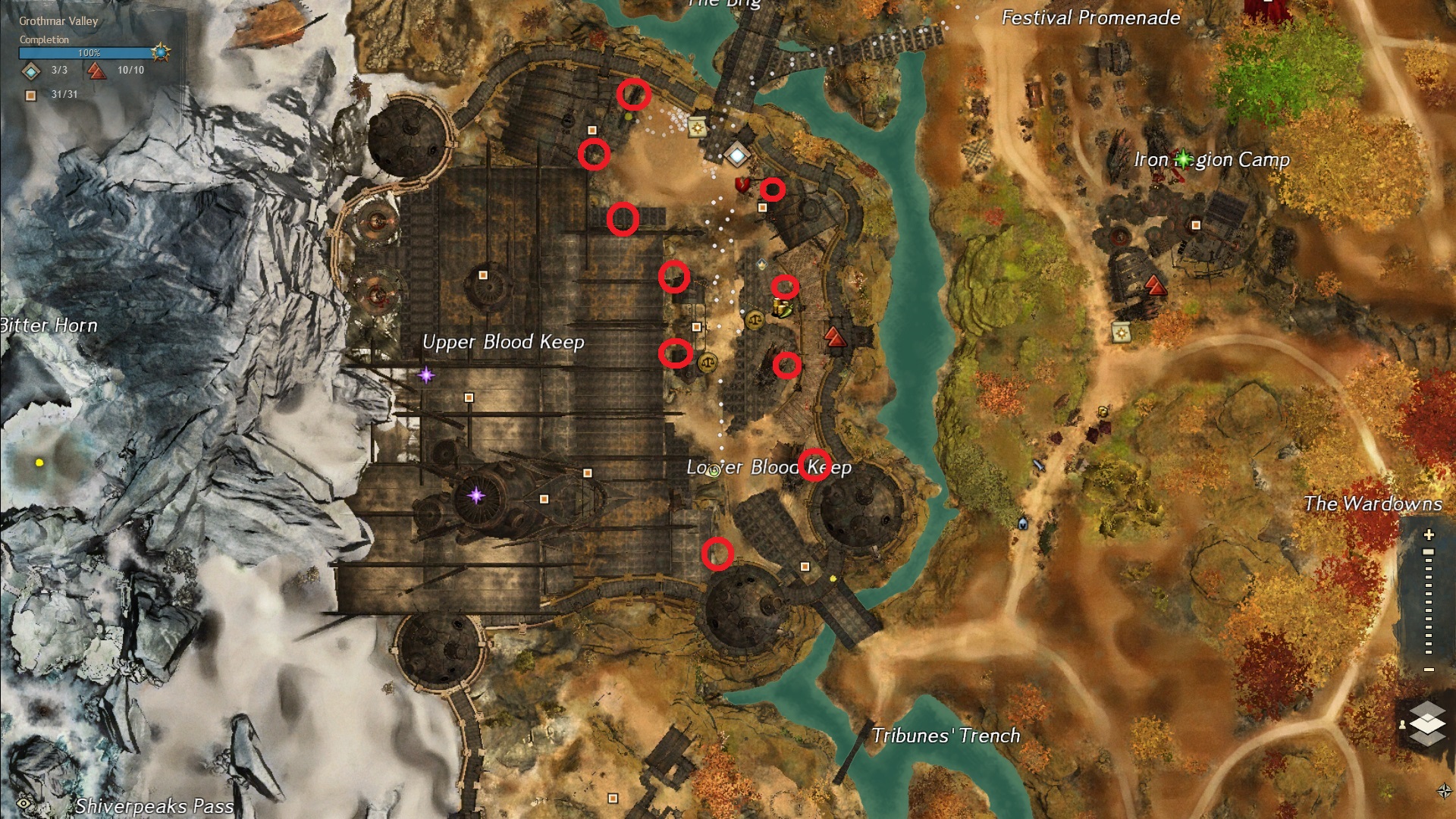Click the map zoom-out minus button
The height and width of the screenshot is (819, 1456).
click(x=1429, y=670)
